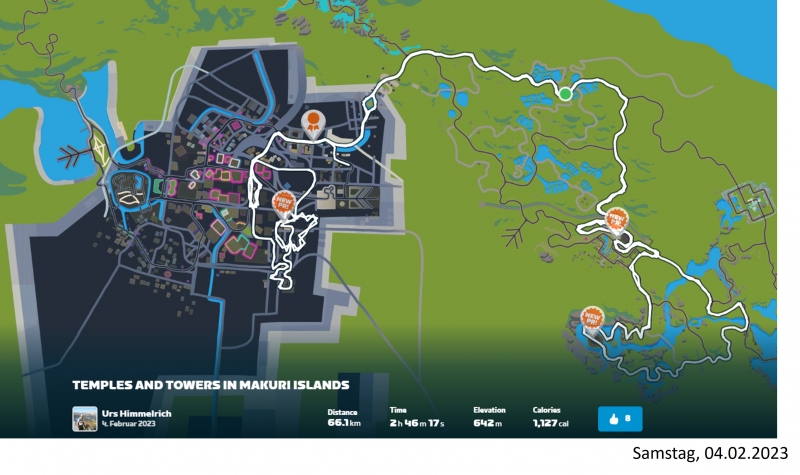Screen dimensions: 800x475
Task: Open Urs Himmelrich's profile picture
Action: (86, 417)
